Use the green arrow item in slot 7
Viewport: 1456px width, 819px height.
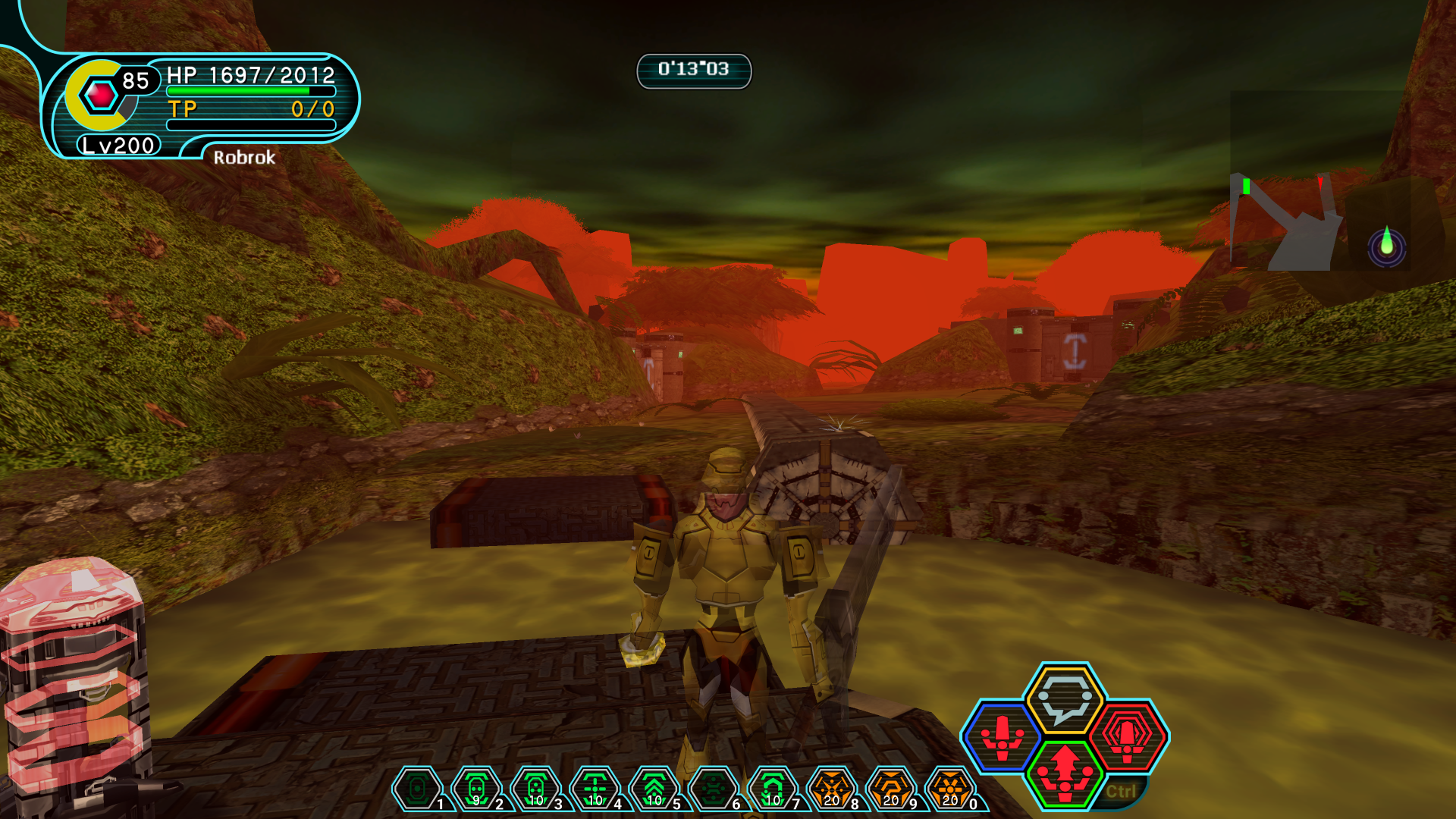pyautogui.click(x=772, y=789)
